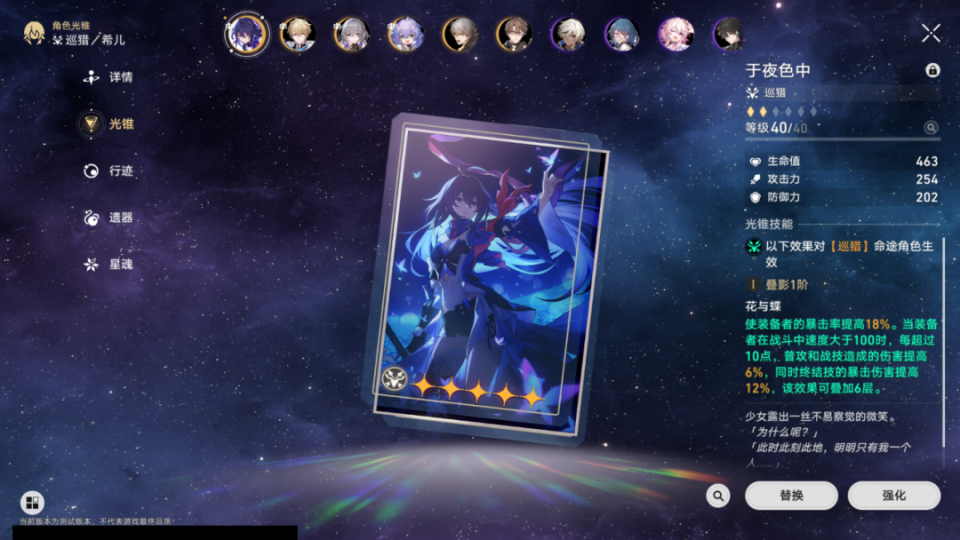Select the black-haired Dan Heng portrait
This screenshot has height=540, width=960.
[729, 34]
